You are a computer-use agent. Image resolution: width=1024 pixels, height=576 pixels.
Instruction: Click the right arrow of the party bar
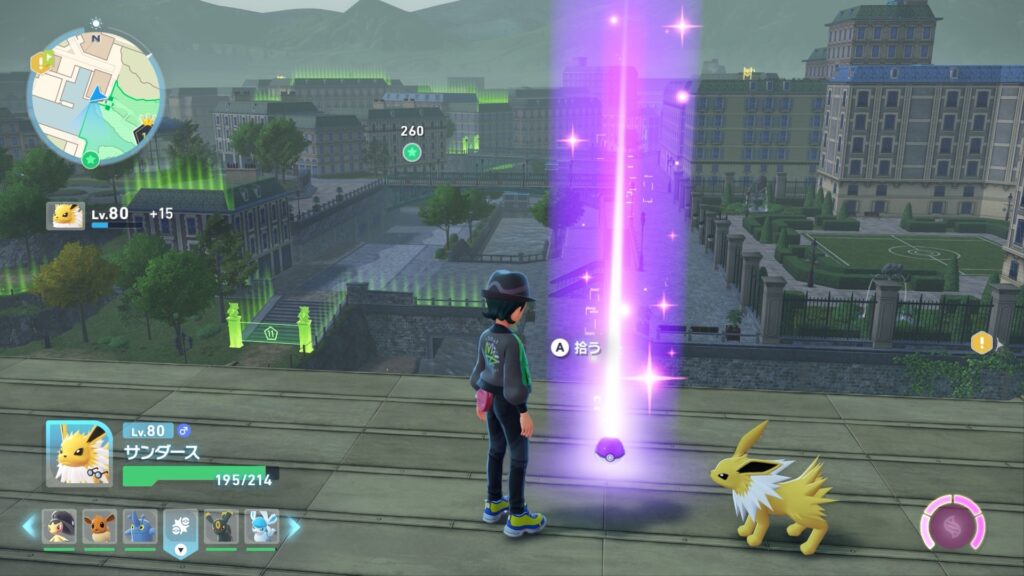[294, 525]
